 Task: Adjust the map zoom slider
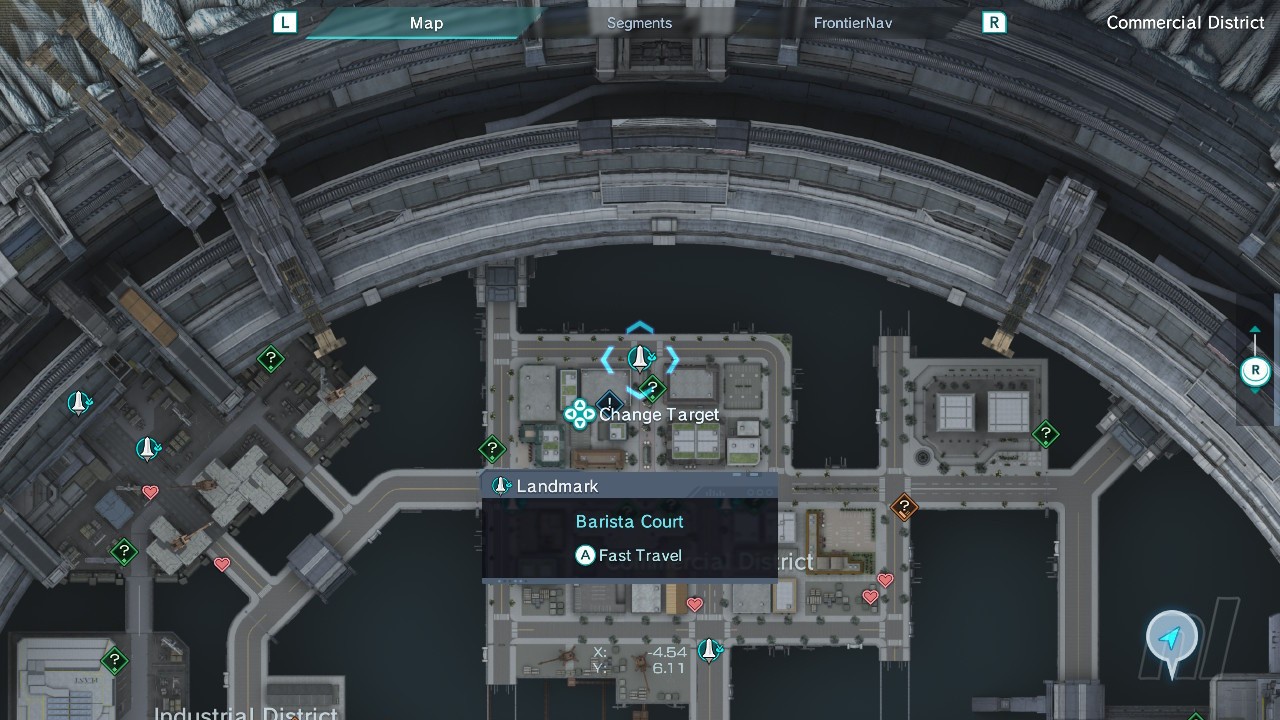tap(1255, 371)
